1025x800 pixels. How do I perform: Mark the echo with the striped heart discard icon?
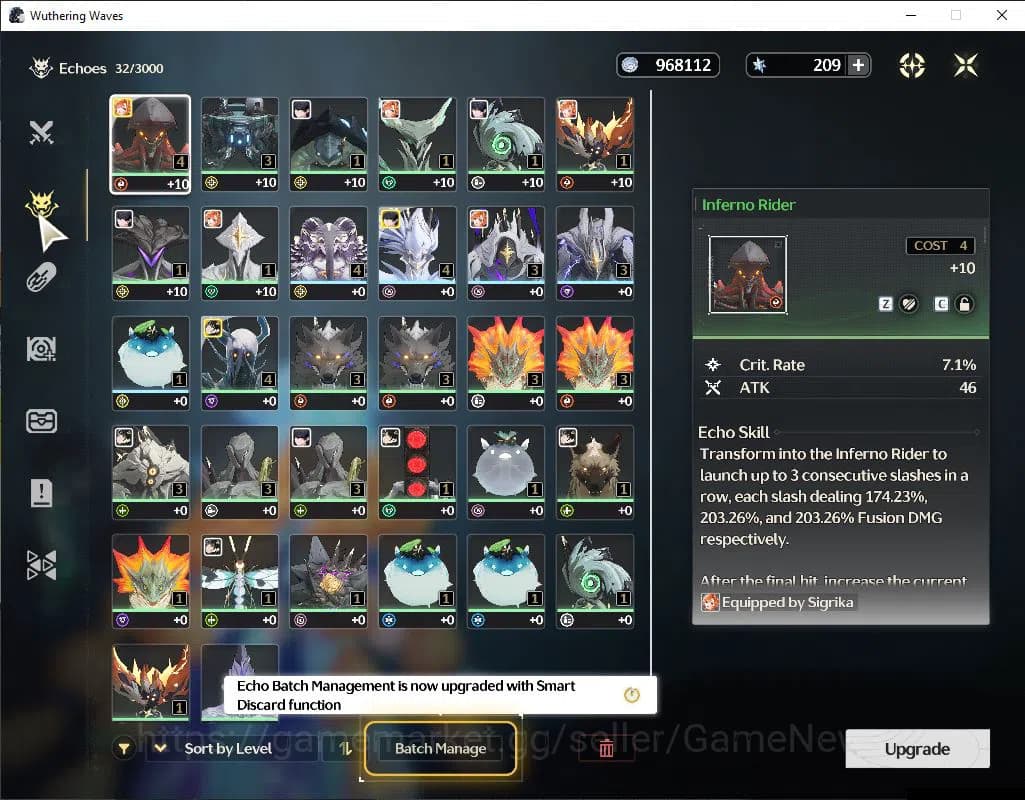[x=909, y=304]
